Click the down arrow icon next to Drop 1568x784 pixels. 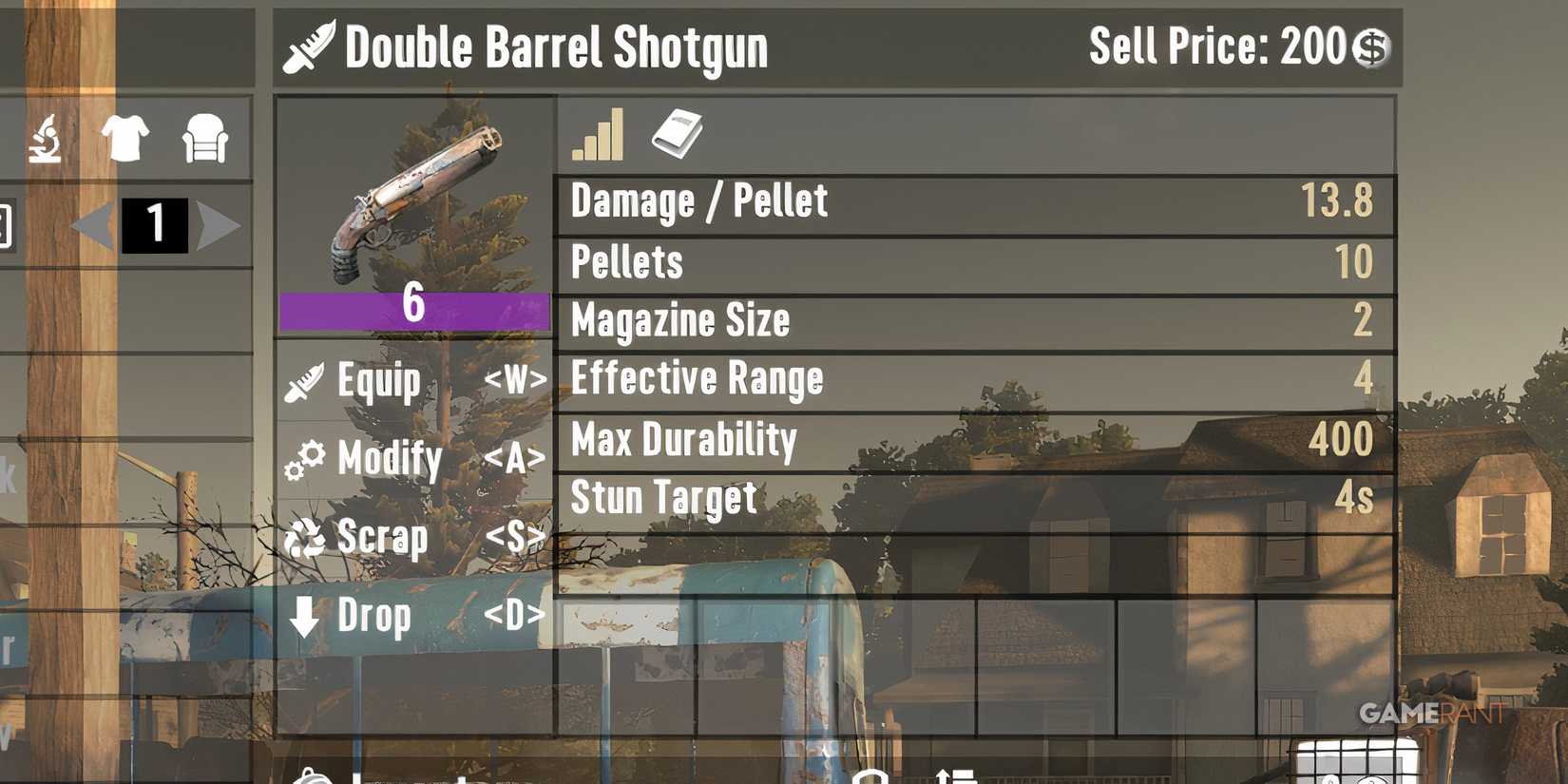(x=304, y=615)
